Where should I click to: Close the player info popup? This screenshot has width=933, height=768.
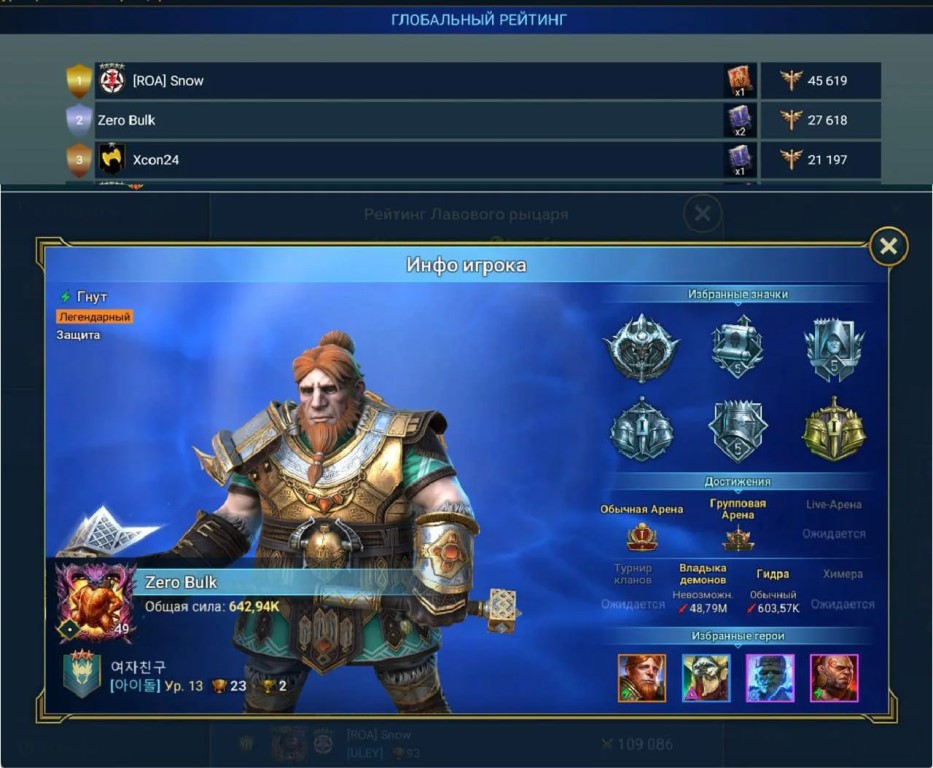tap(888, 246)
